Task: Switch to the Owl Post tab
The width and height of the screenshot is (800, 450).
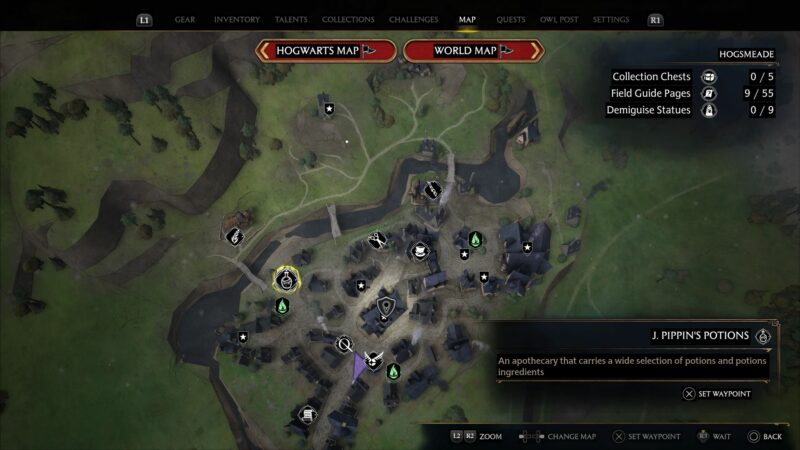Action: point(559,19)
